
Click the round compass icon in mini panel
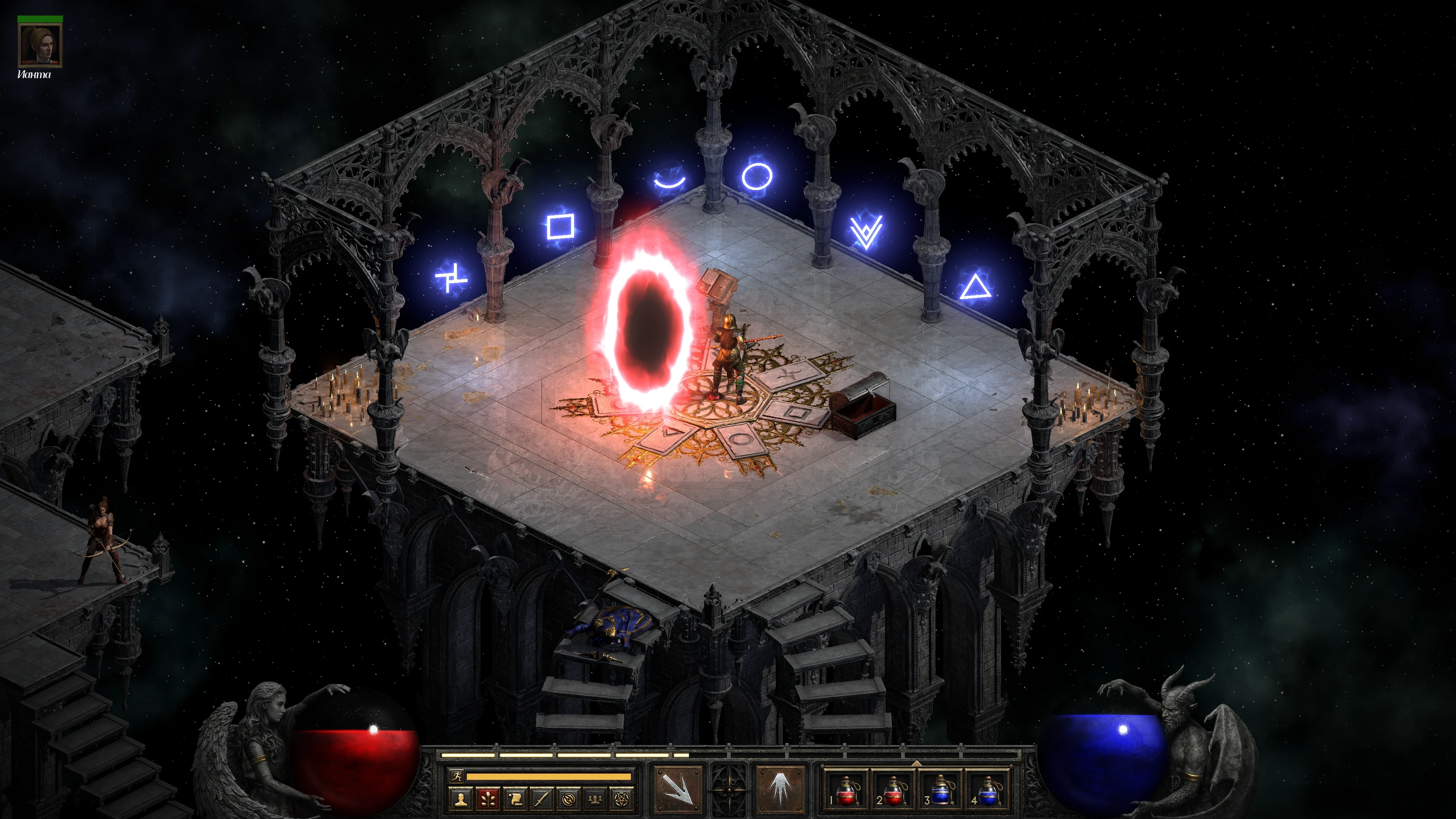tap(569, 799)
